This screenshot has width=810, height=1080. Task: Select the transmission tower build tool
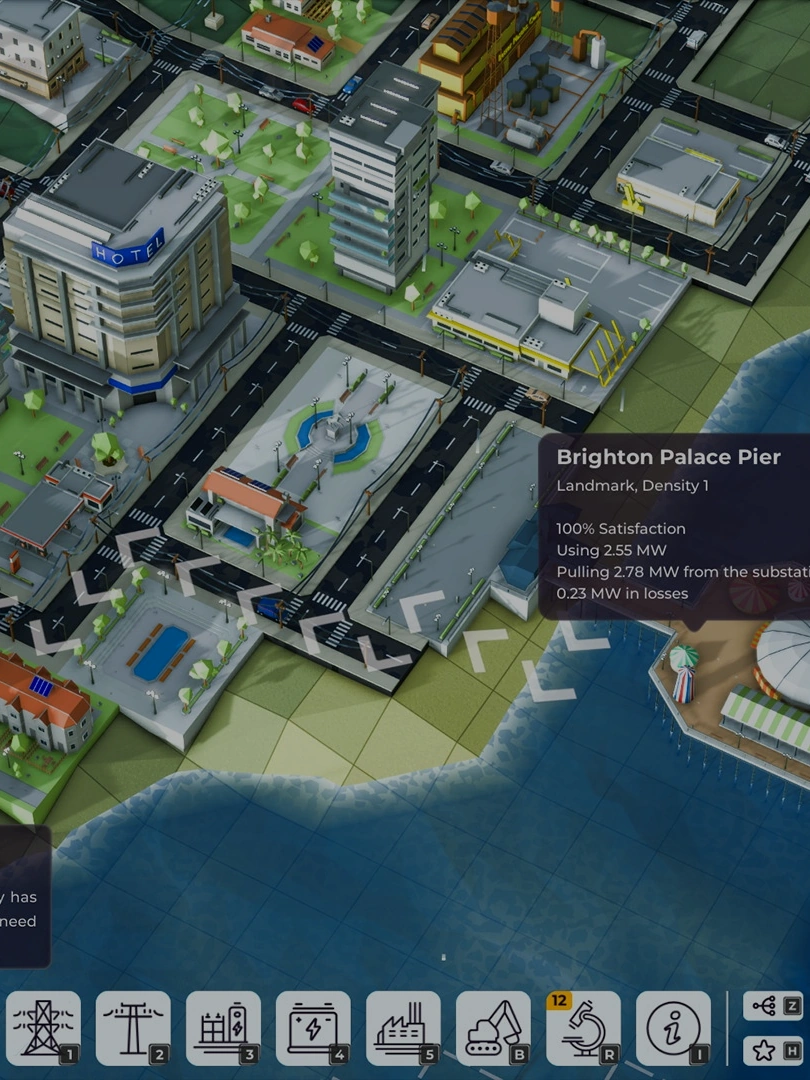point(43,1028)
